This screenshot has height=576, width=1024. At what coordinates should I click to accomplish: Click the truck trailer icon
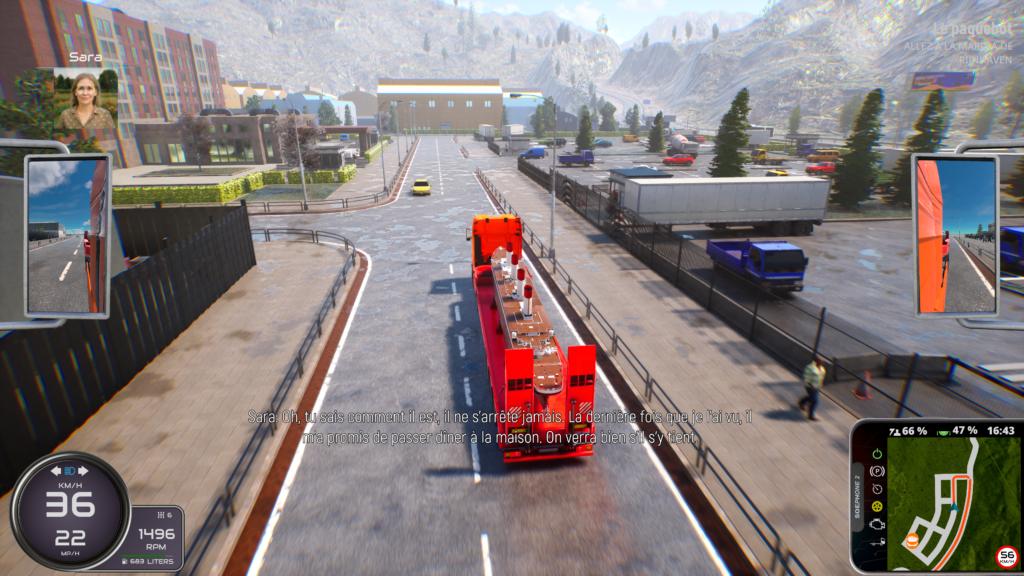(877, 543)
